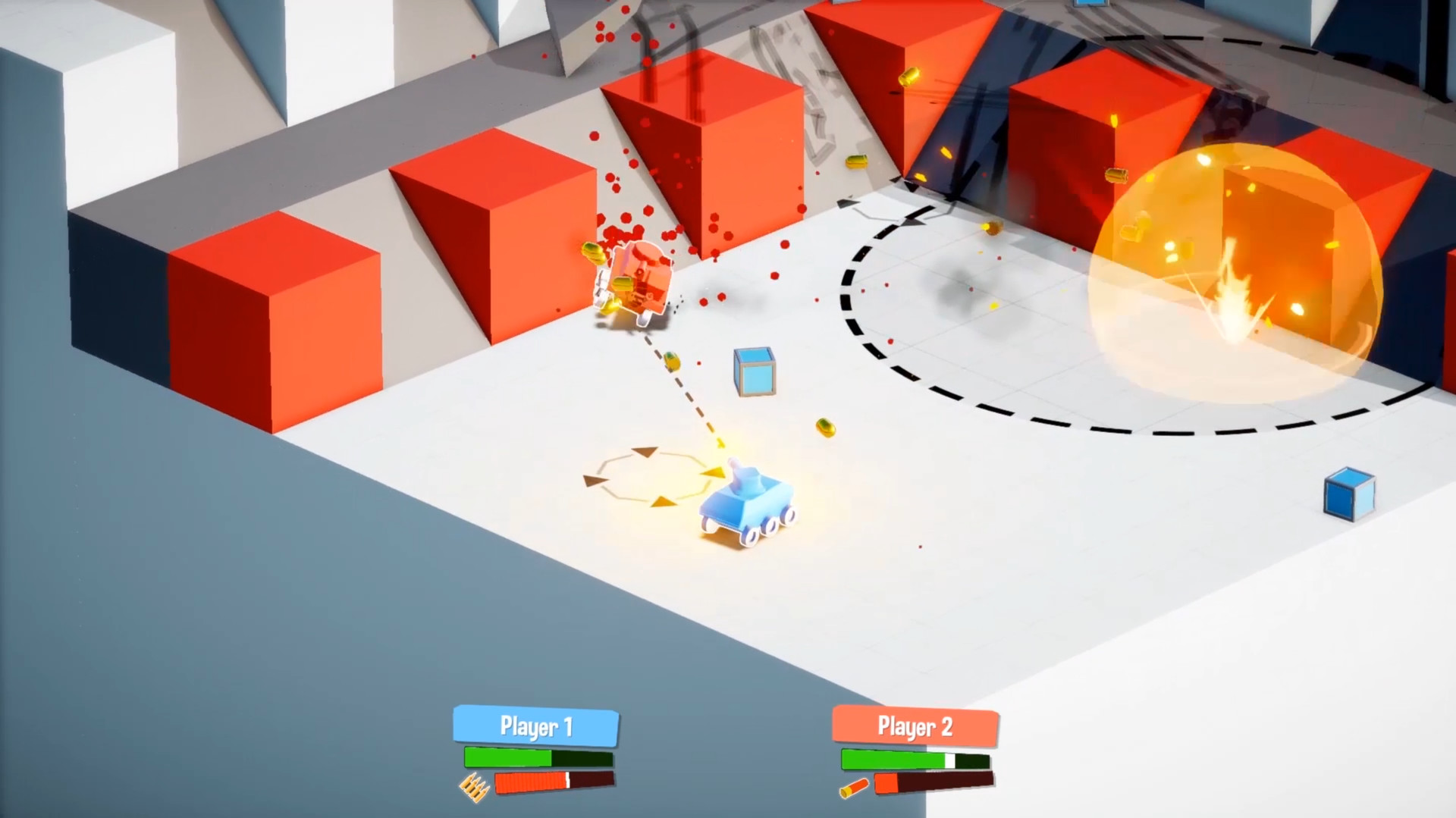This screenshot has width=1456, height=818.
Task: Open the blue supply crate near the tanks
Action: (x=755, y=373)
